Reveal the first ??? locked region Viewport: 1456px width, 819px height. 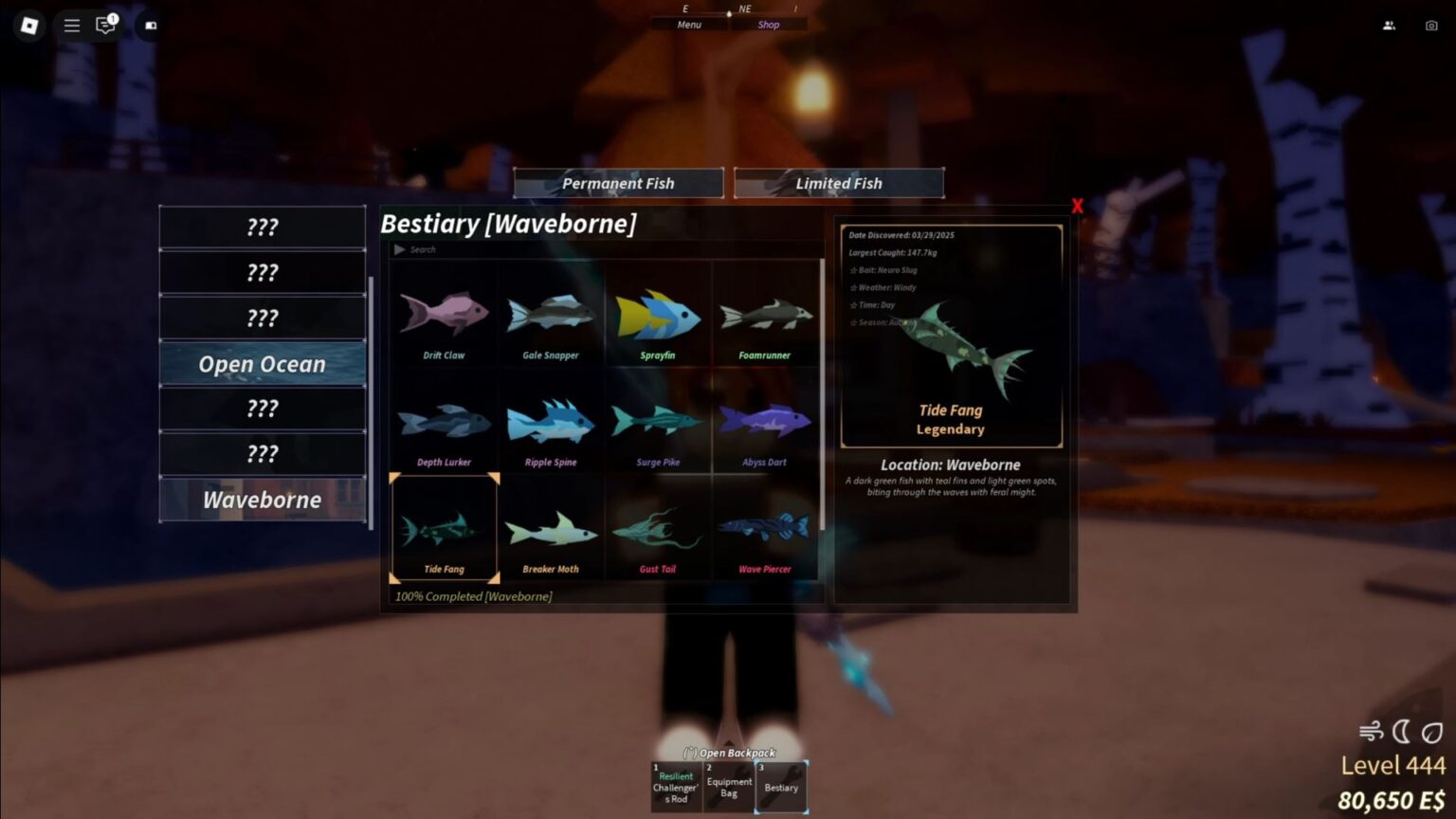coord(262,226)
